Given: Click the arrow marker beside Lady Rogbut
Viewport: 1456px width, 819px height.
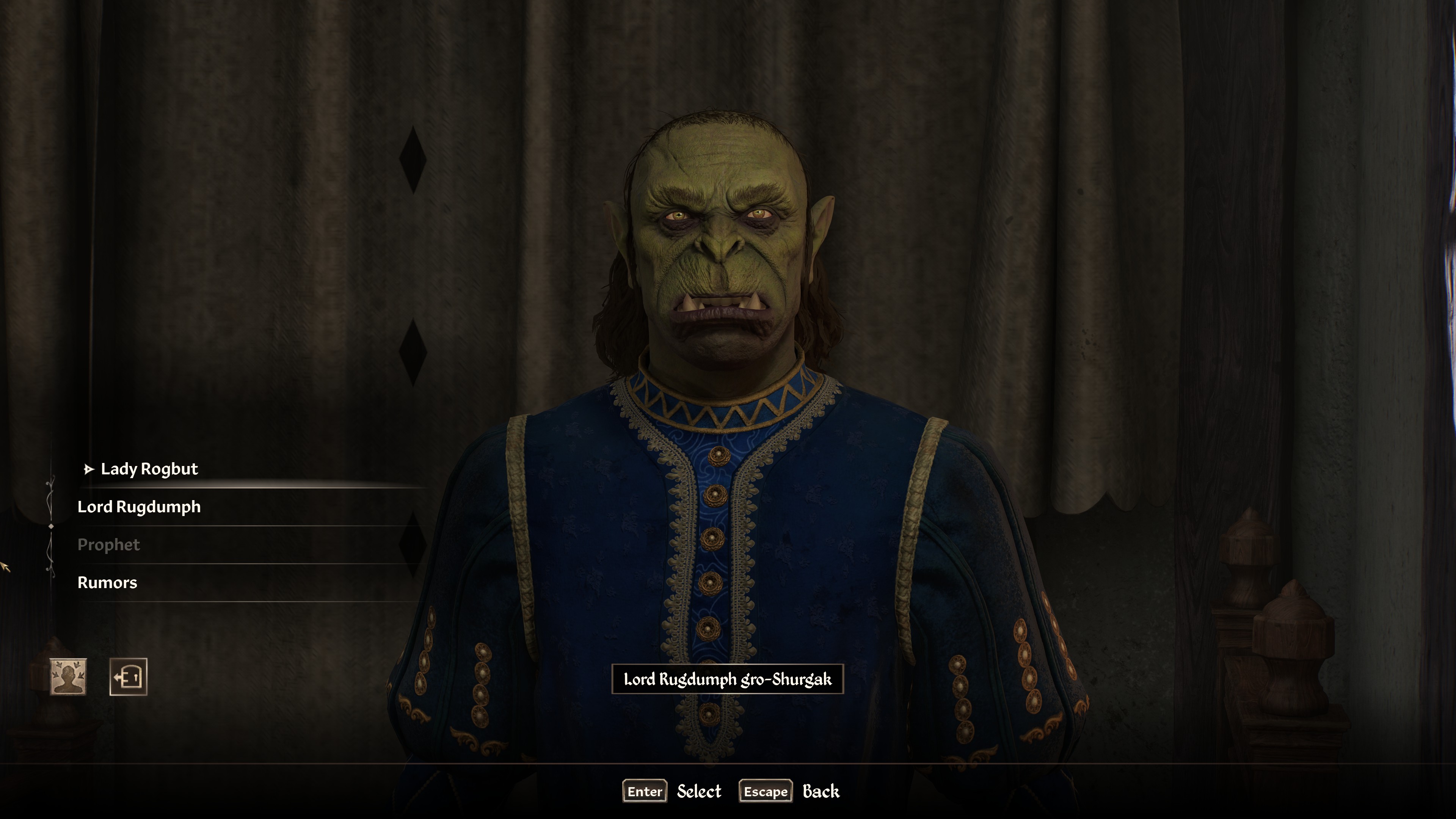Looking at the screenshot, I should [88, 469].
